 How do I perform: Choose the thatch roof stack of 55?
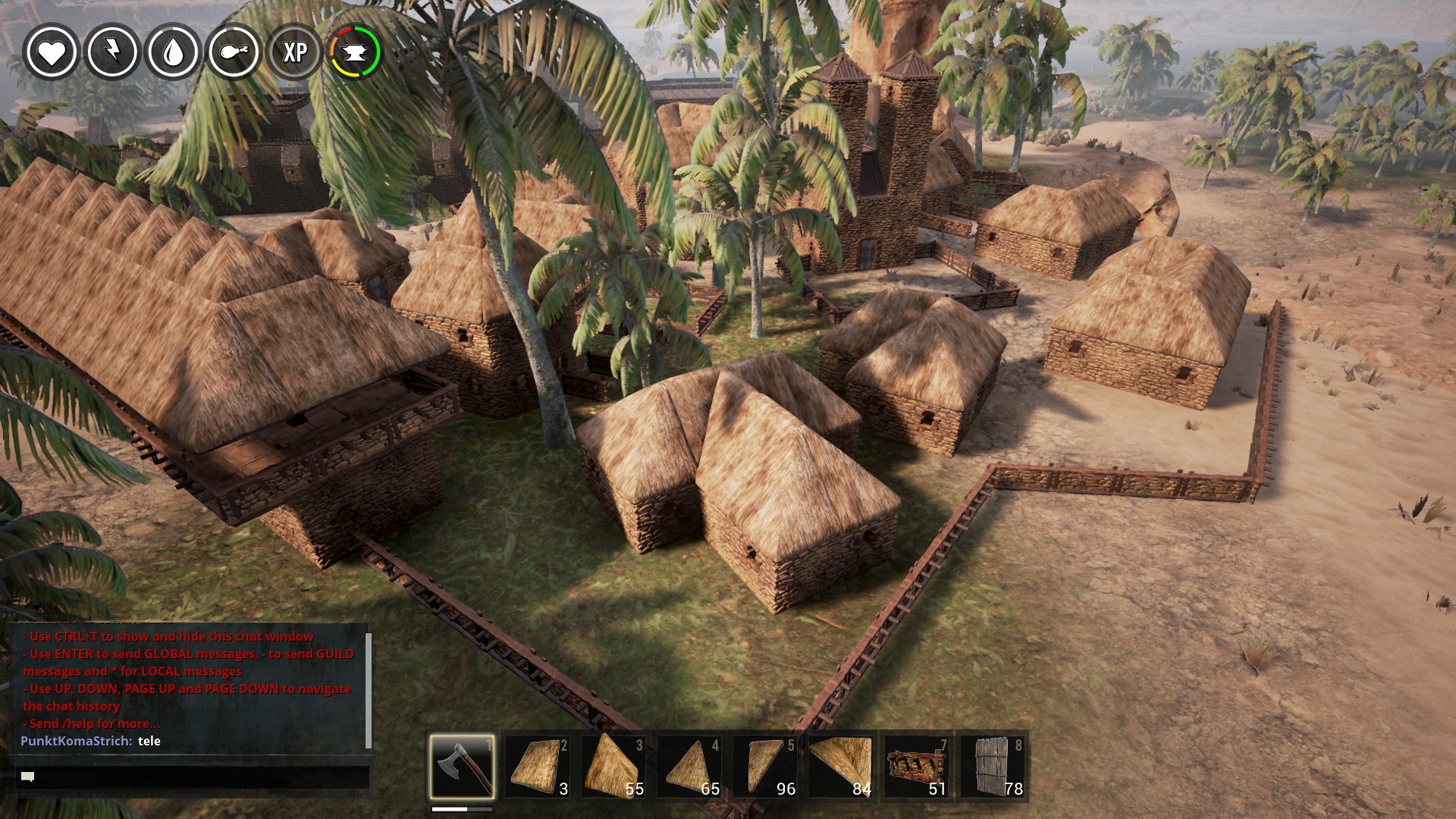(x=613, y=766)
